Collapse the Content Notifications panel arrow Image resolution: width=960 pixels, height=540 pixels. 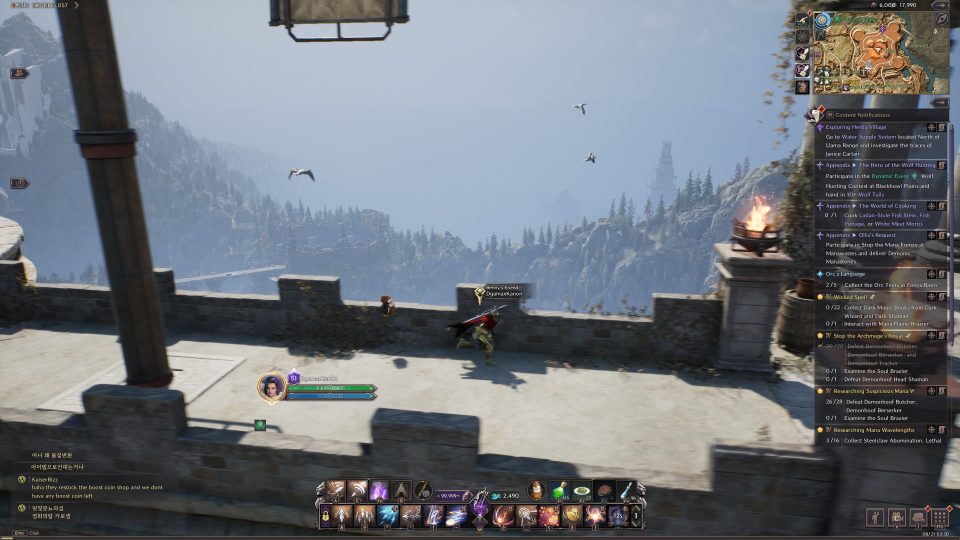[939, 102]
